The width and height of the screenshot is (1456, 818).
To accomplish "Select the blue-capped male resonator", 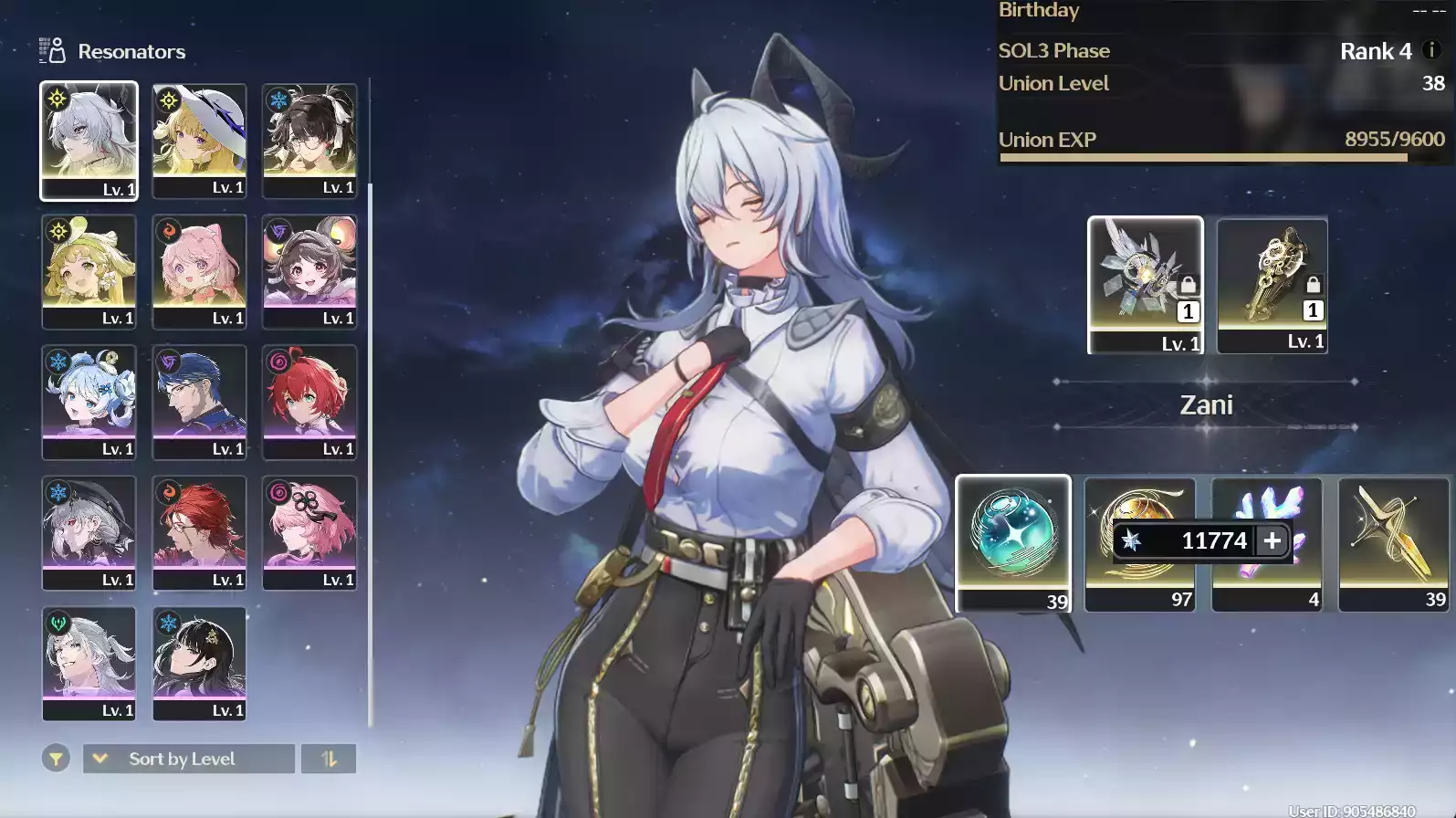I will (199, 402).
